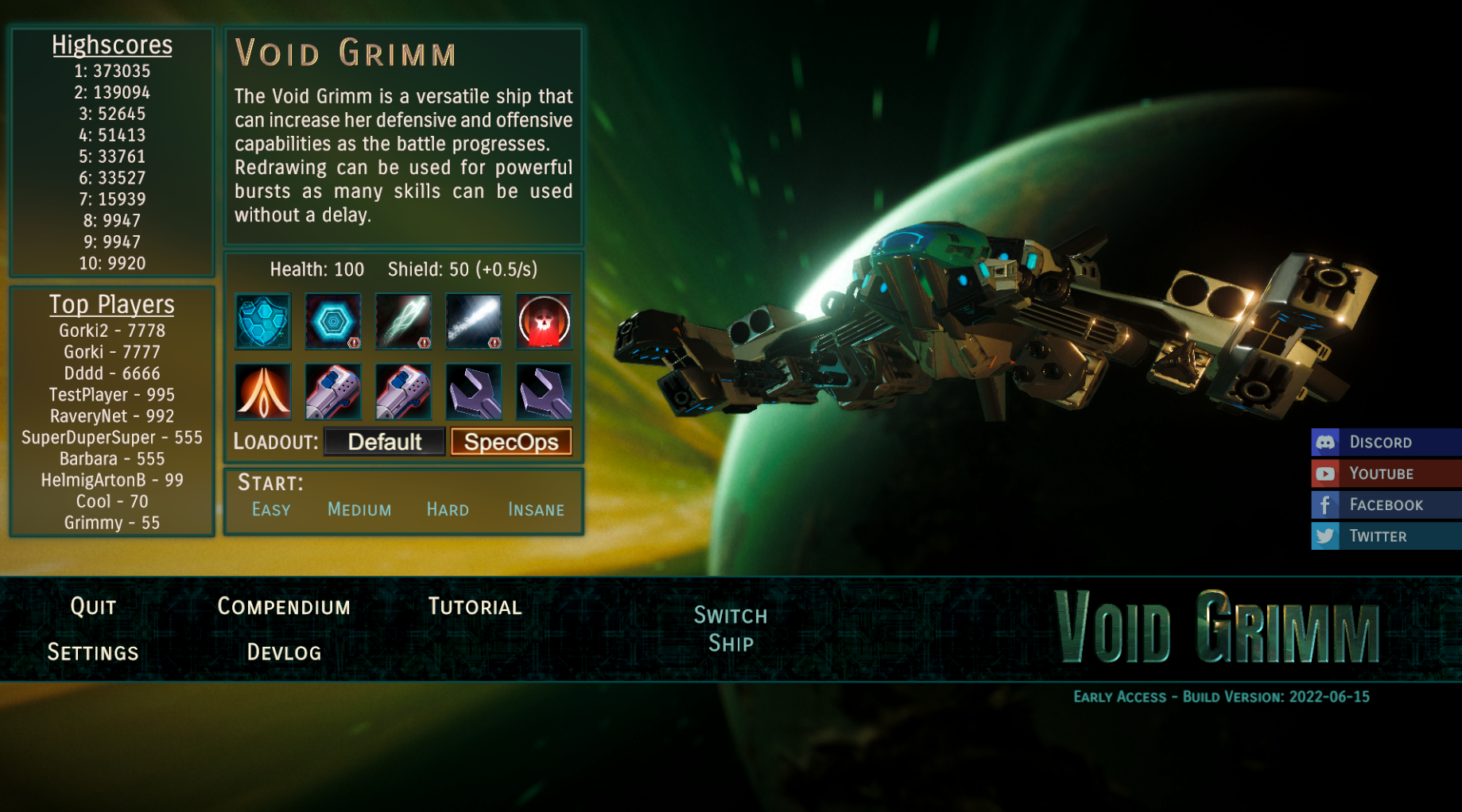Image resolution: width=1462 pixels, height=812 pixels.
Task: Select the Default loadout
Action: [385, 442]
